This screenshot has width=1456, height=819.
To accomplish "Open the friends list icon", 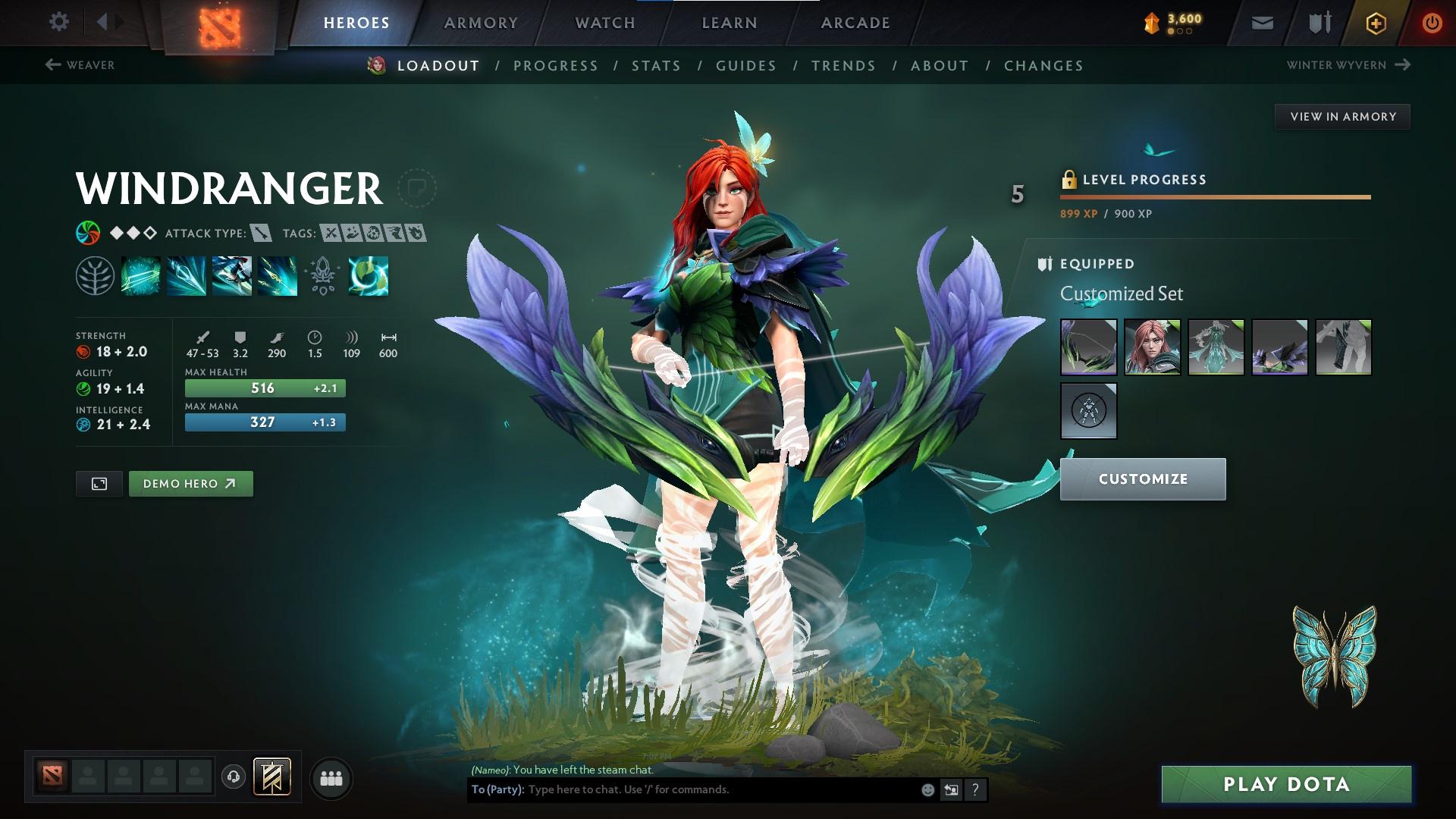I will pos(330,777).
